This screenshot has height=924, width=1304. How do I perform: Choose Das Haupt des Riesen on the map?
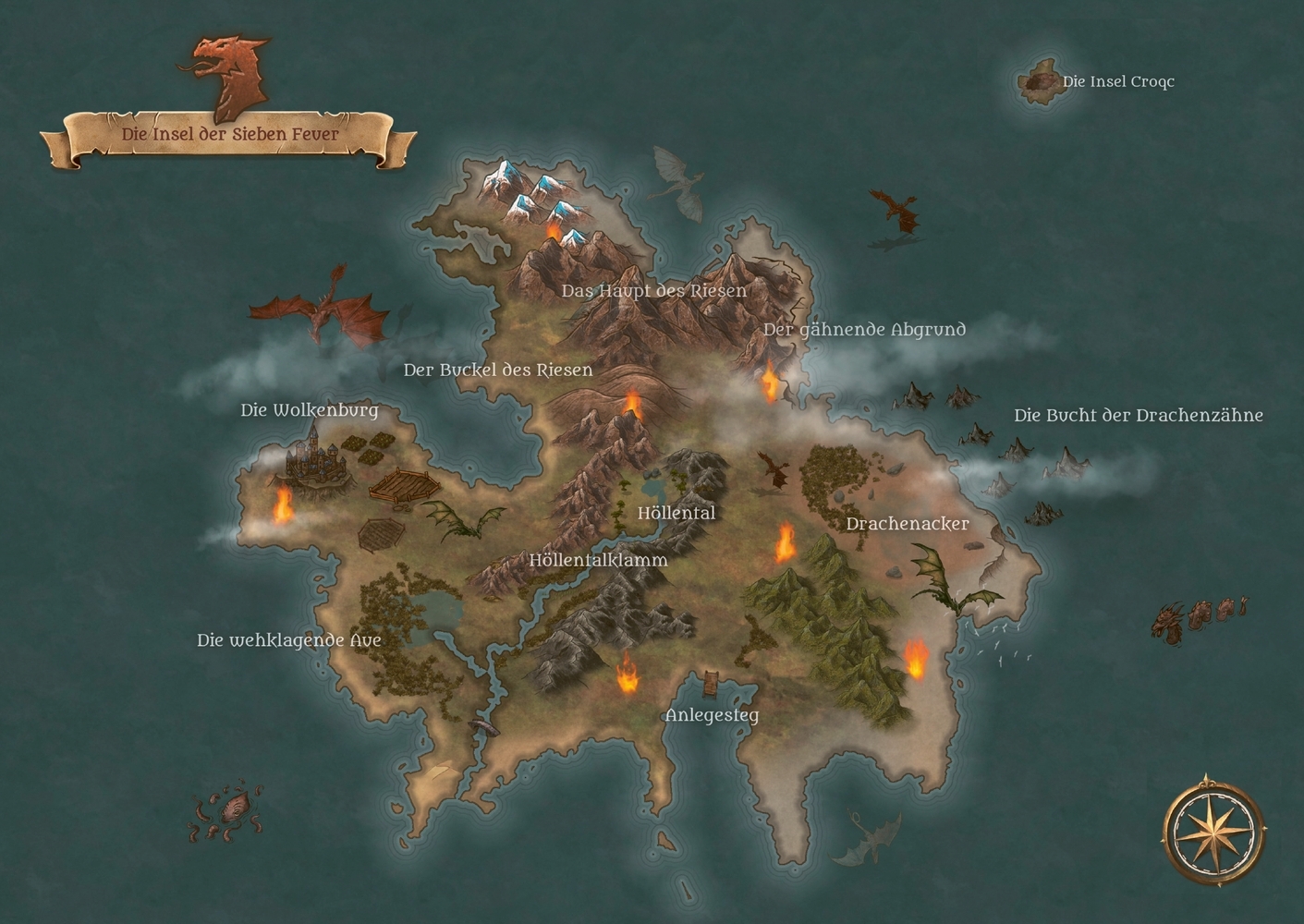click(653, 291)
